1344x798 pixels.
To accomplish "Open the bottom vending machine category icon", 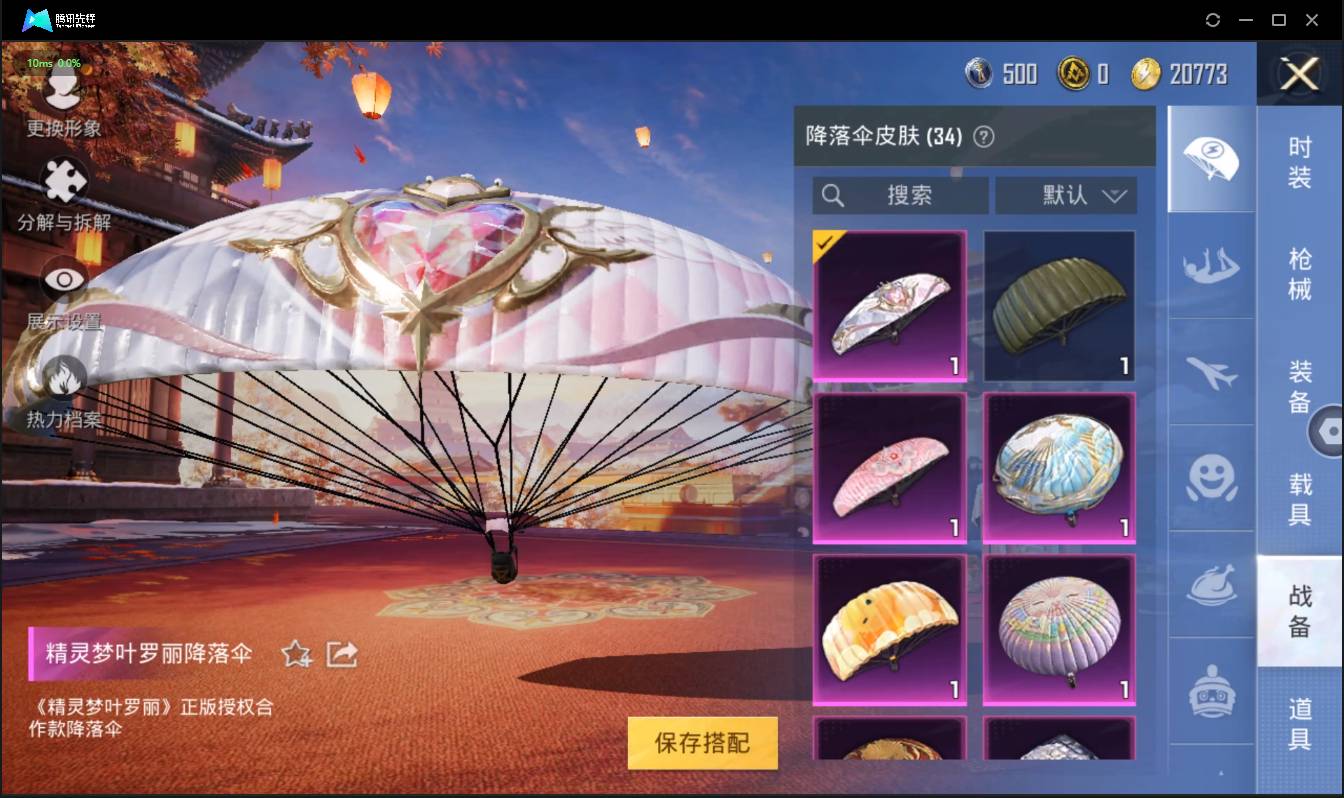I will point(1211,688).
